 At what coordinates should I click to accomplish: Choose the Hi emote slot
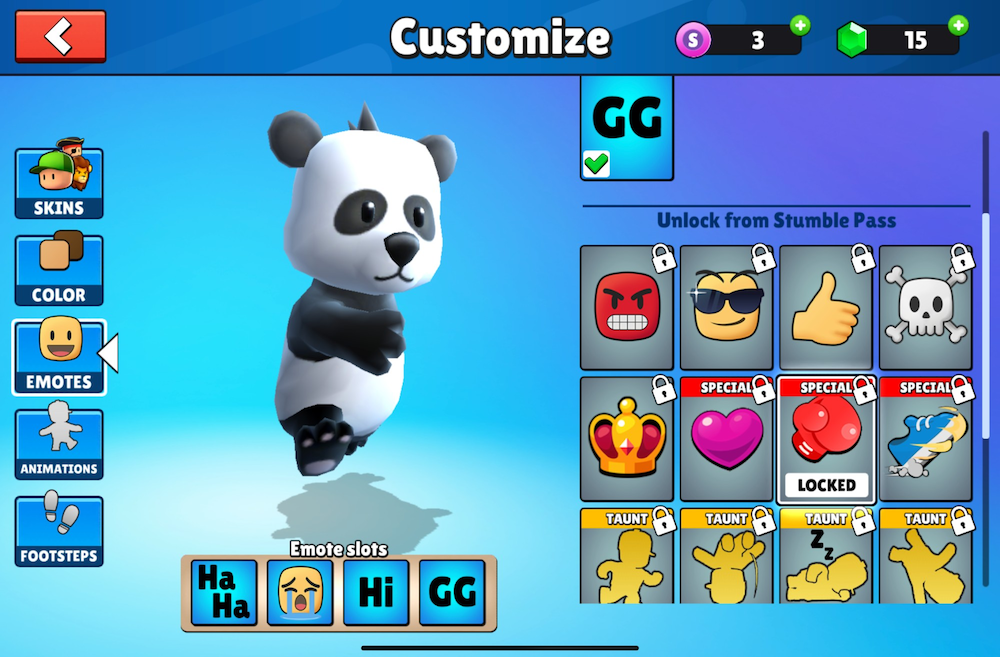[376, 593]
